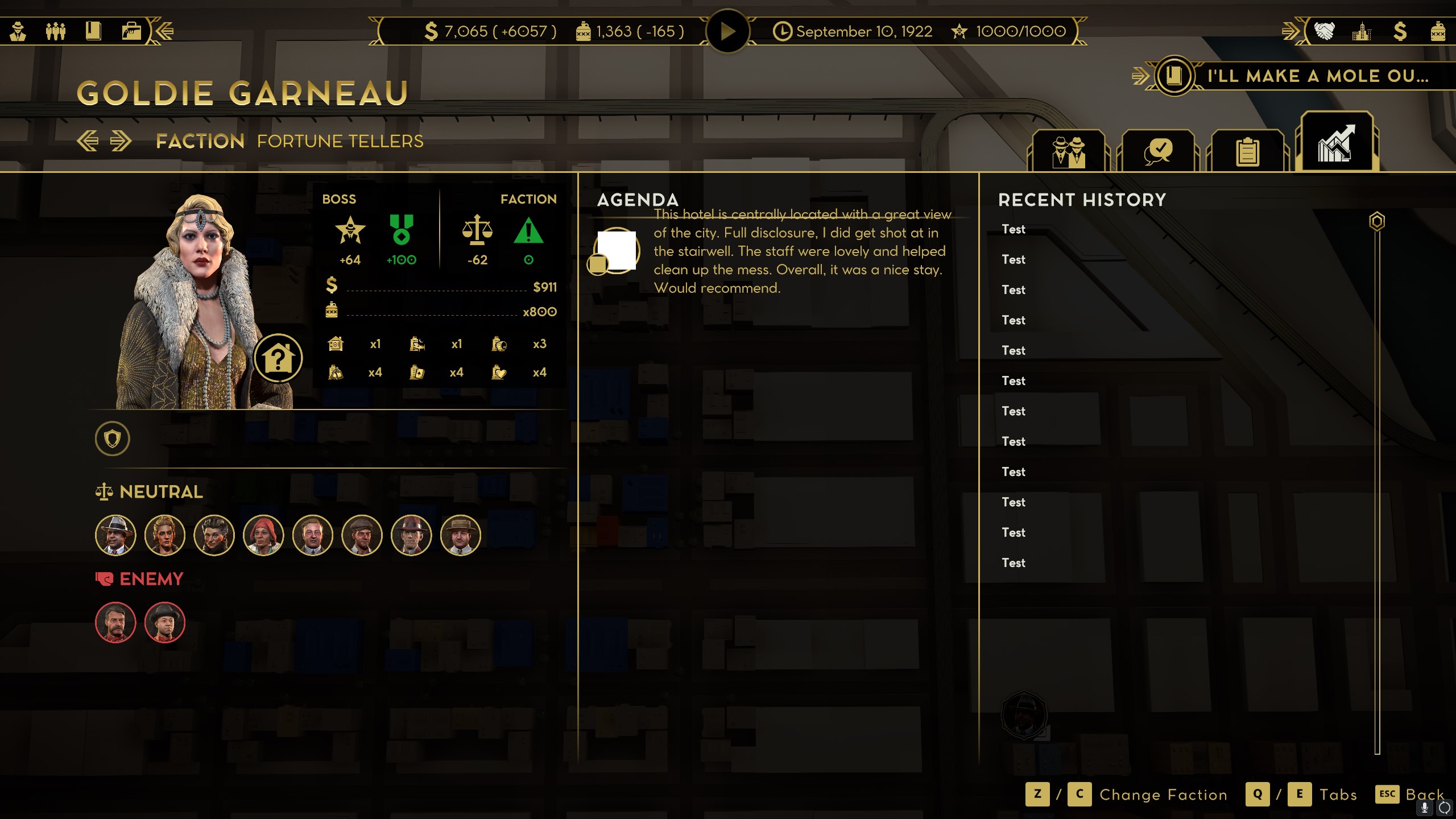Go to previous faction using left arrow
Screen dimensions: 1456x819
(89, 140)
